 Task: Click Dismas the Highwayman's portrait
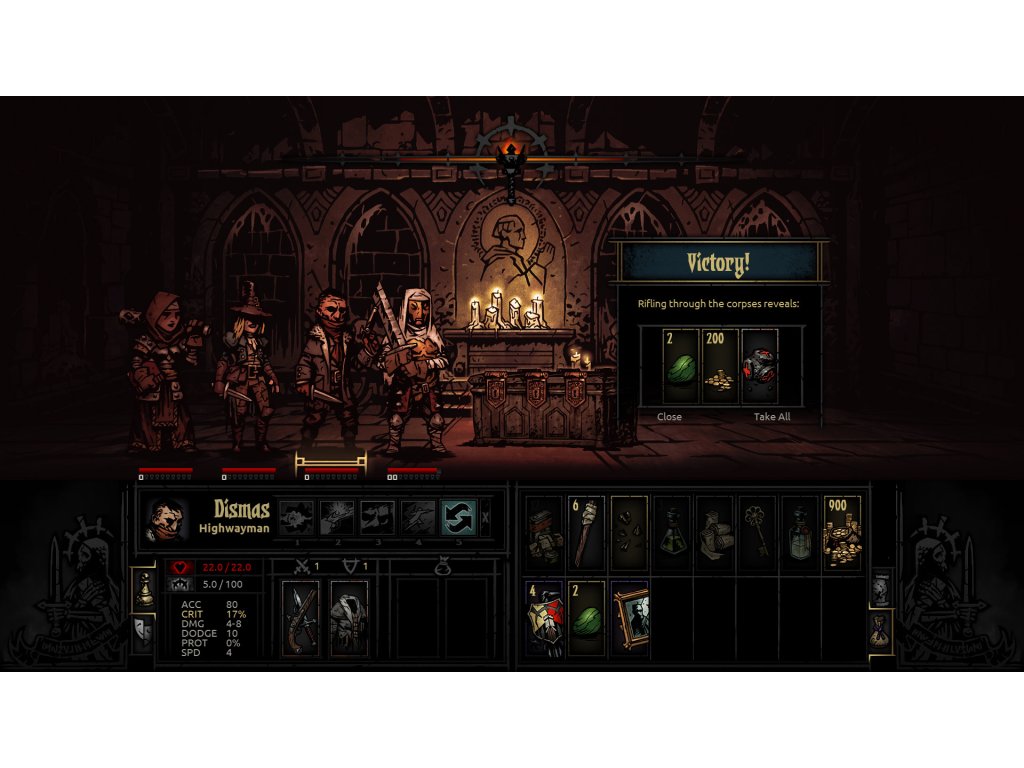point(168,519)
